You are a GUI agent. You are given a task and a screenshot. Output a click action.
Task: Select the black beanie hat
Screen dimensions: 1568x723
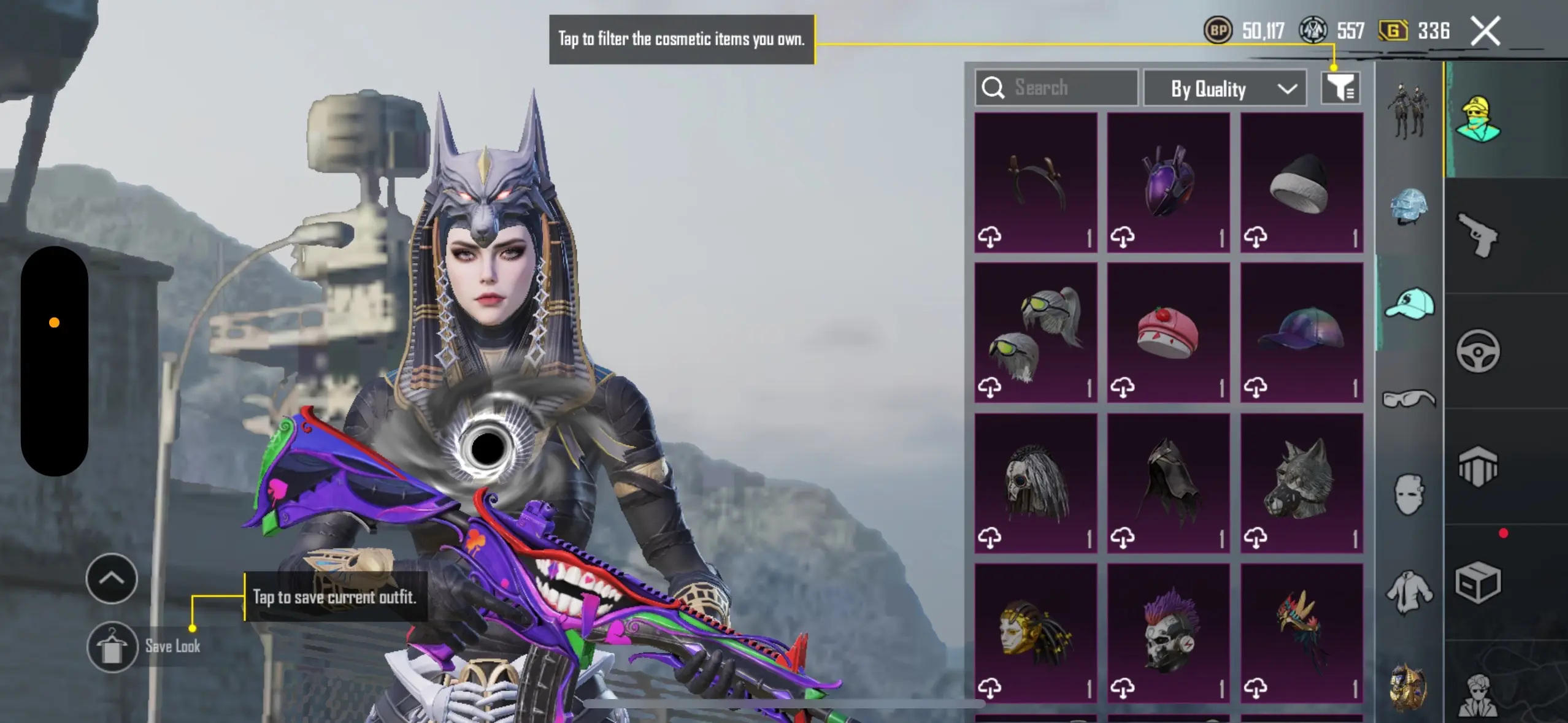(x=1301, y=183)
